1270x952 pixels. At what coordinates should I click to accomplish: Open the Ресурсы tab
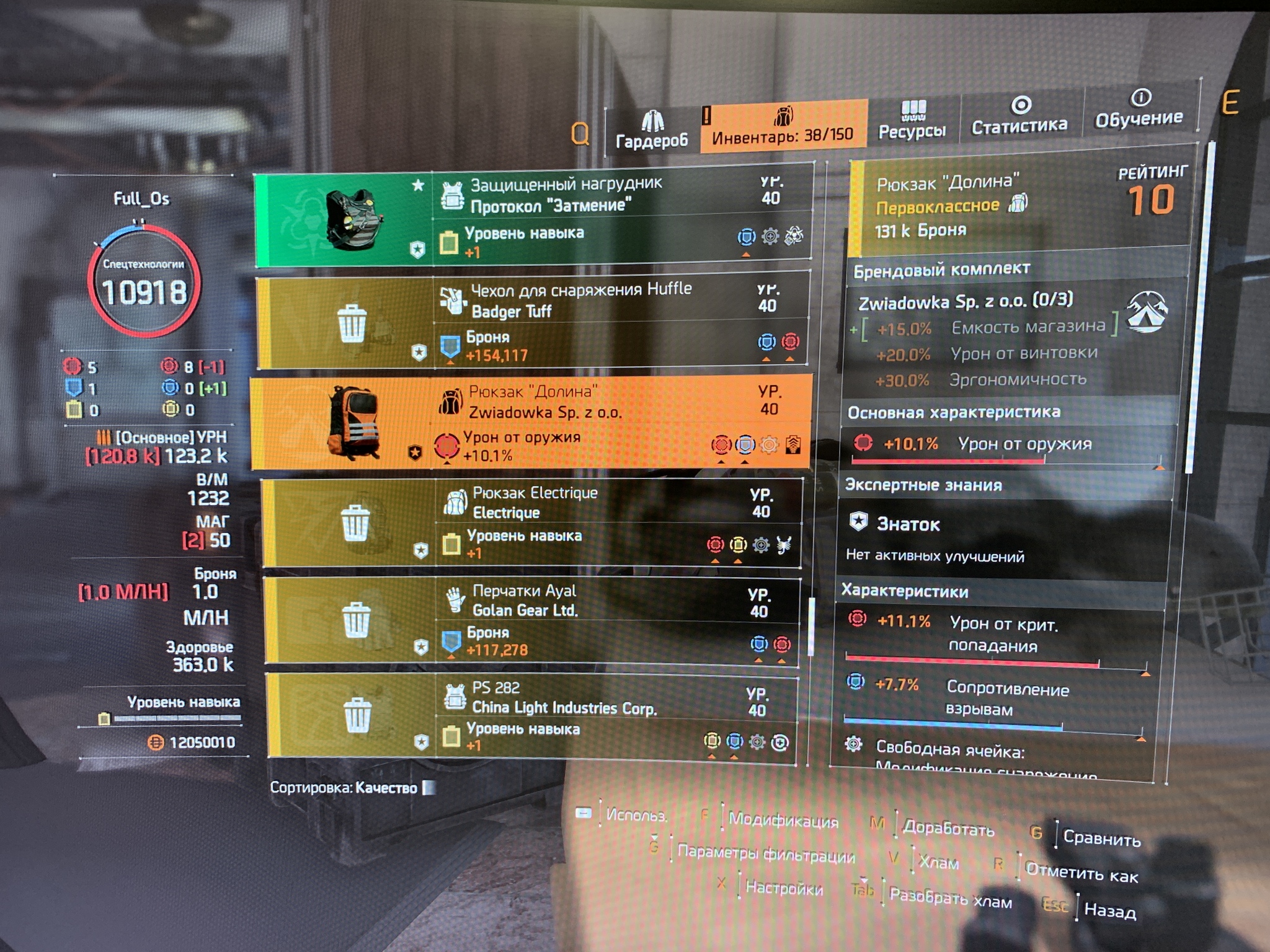coord(912,121)
